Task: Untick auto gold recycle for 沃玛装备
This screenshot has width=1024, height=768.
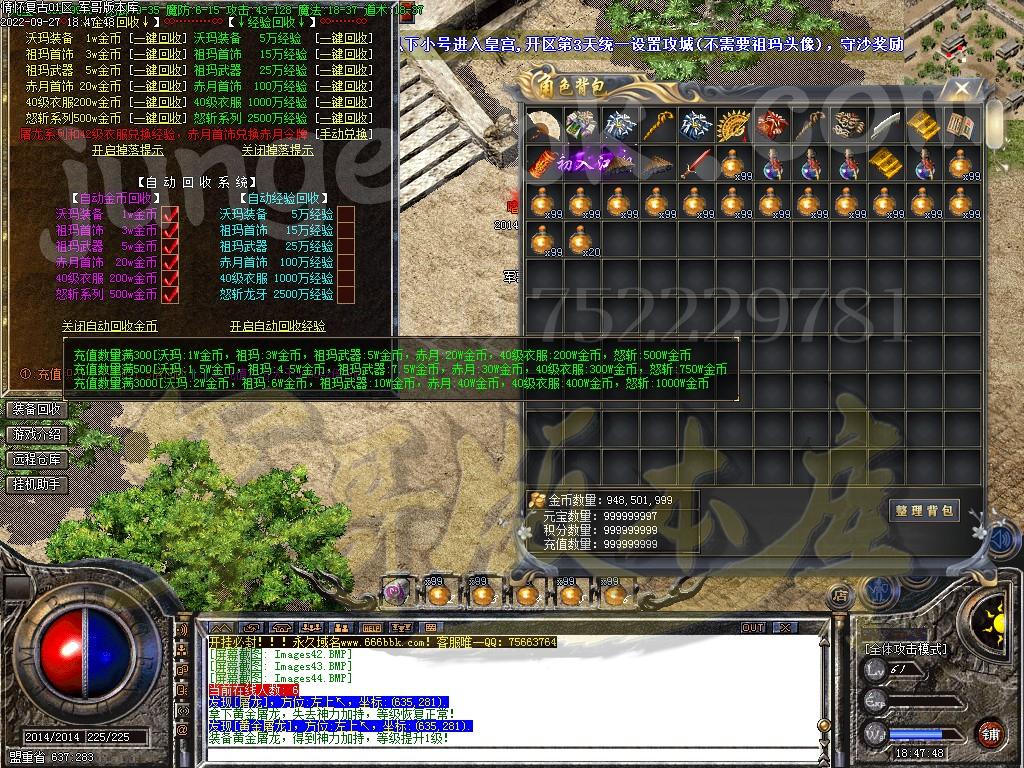Action: (170, 215)
